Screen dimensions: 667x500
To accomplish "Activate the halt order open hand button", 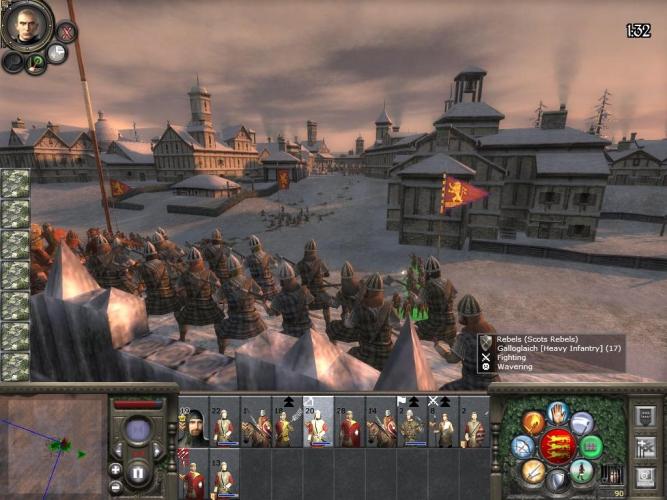I will click(558, 412).
